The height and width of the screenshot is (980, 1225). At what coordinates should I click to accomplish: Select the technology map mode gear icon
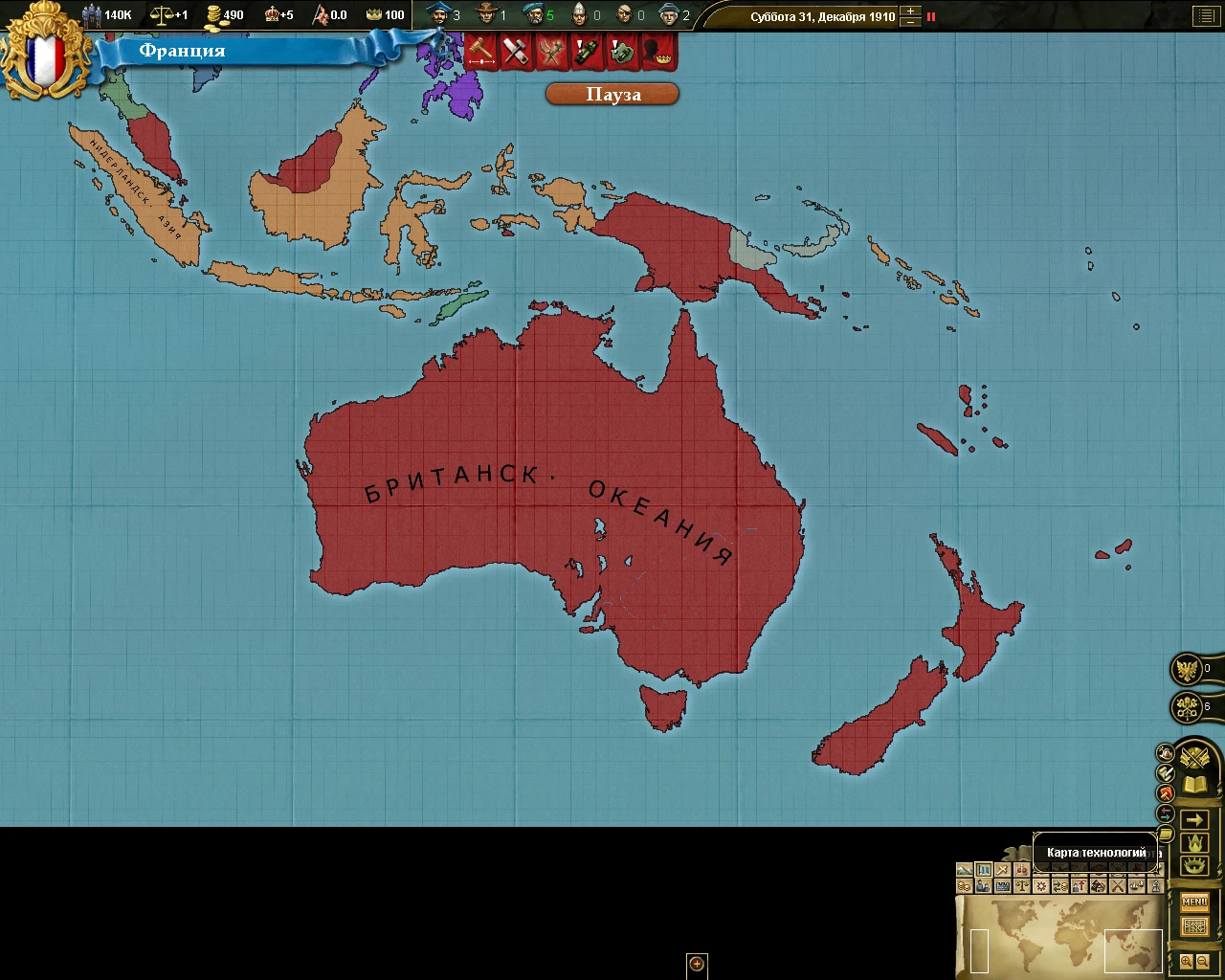pyautogui.click(x=1040, y=886)
